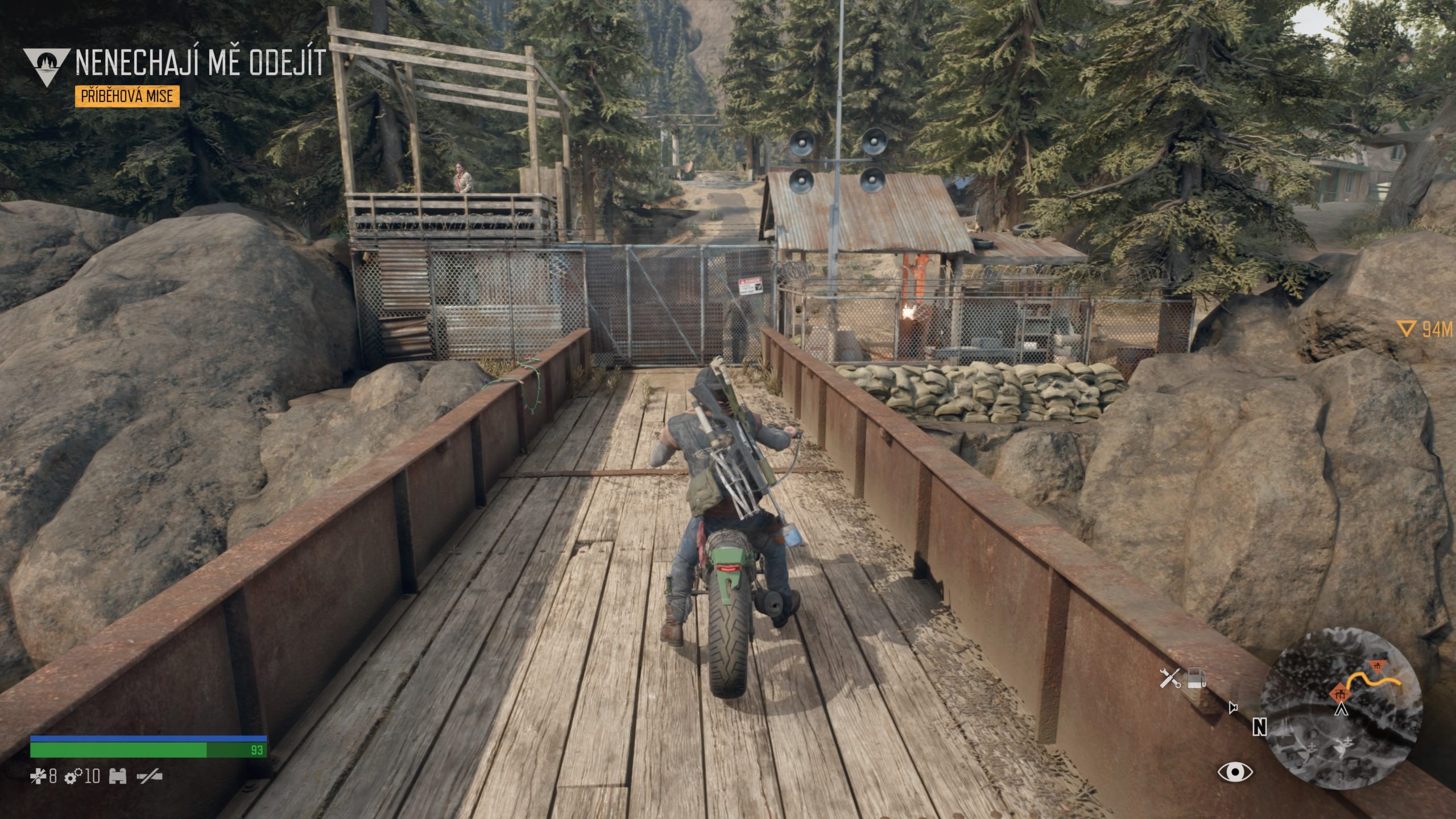Select the noise indicator speaker icon

(1233, 708)
